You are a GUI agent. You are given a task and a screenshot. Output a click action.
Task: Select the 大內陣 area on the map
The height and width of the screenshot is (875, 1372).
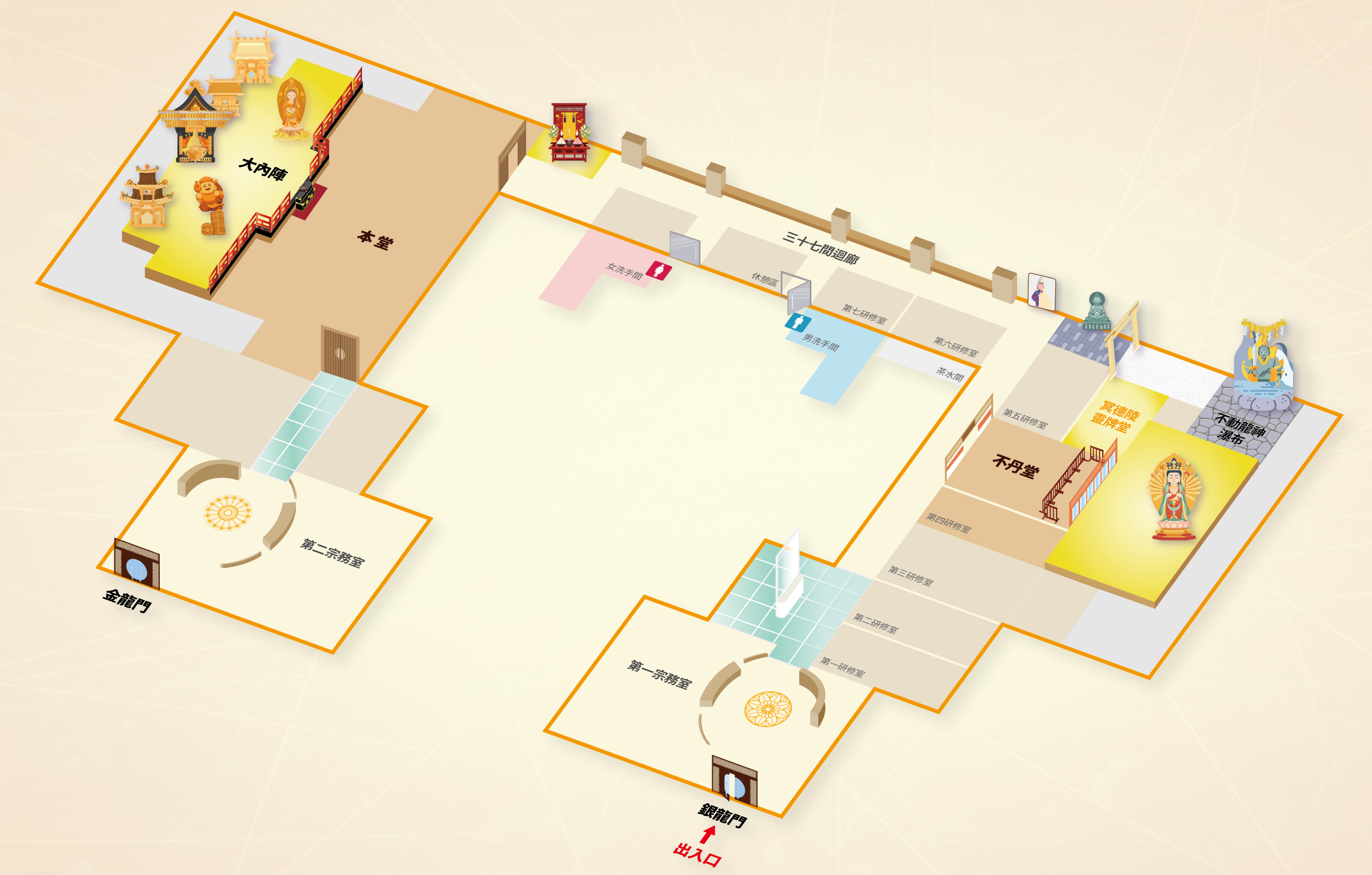coord(263,169)
